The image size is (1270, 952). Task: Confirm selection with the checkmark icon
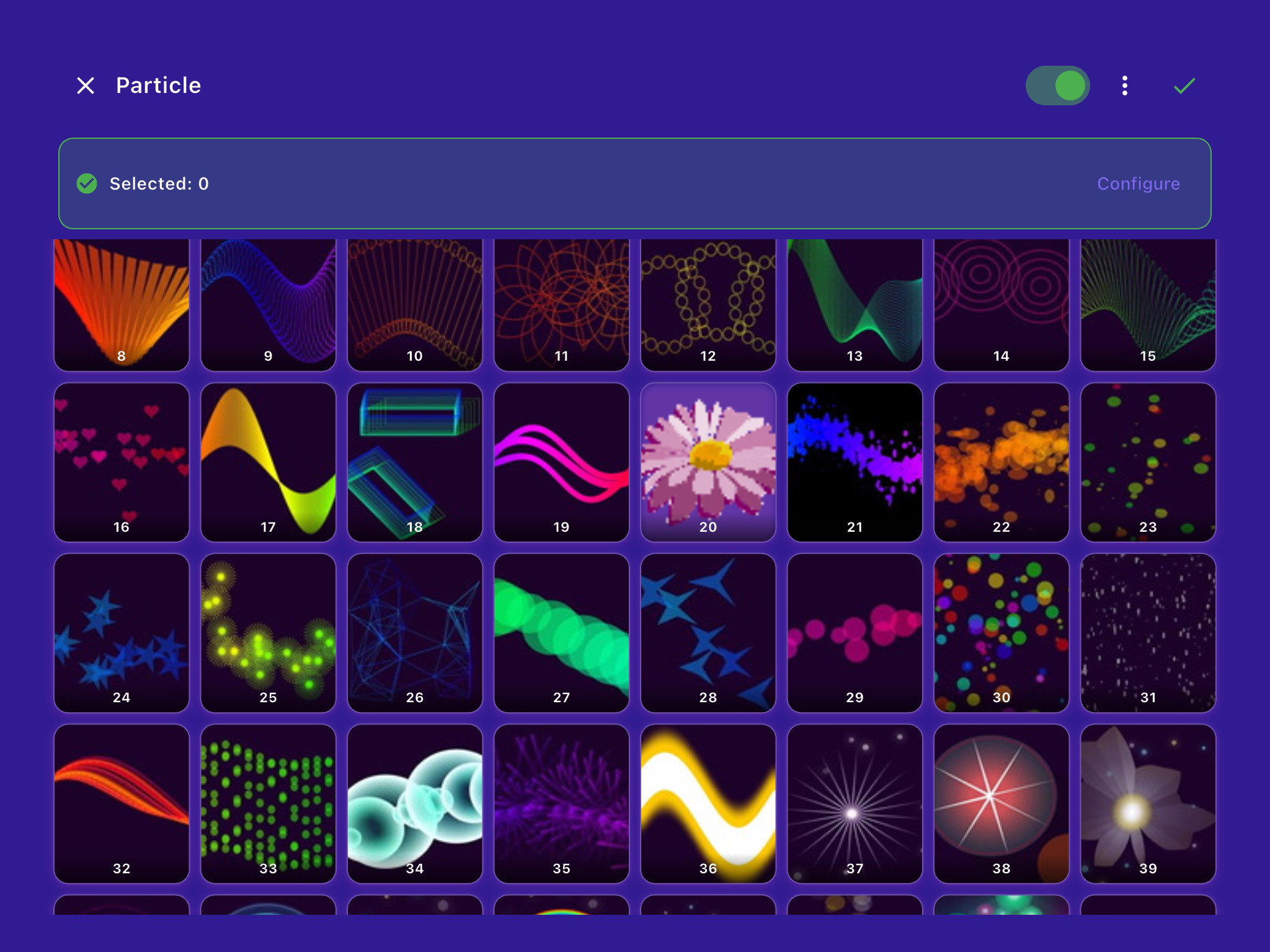pos(1184,86)
